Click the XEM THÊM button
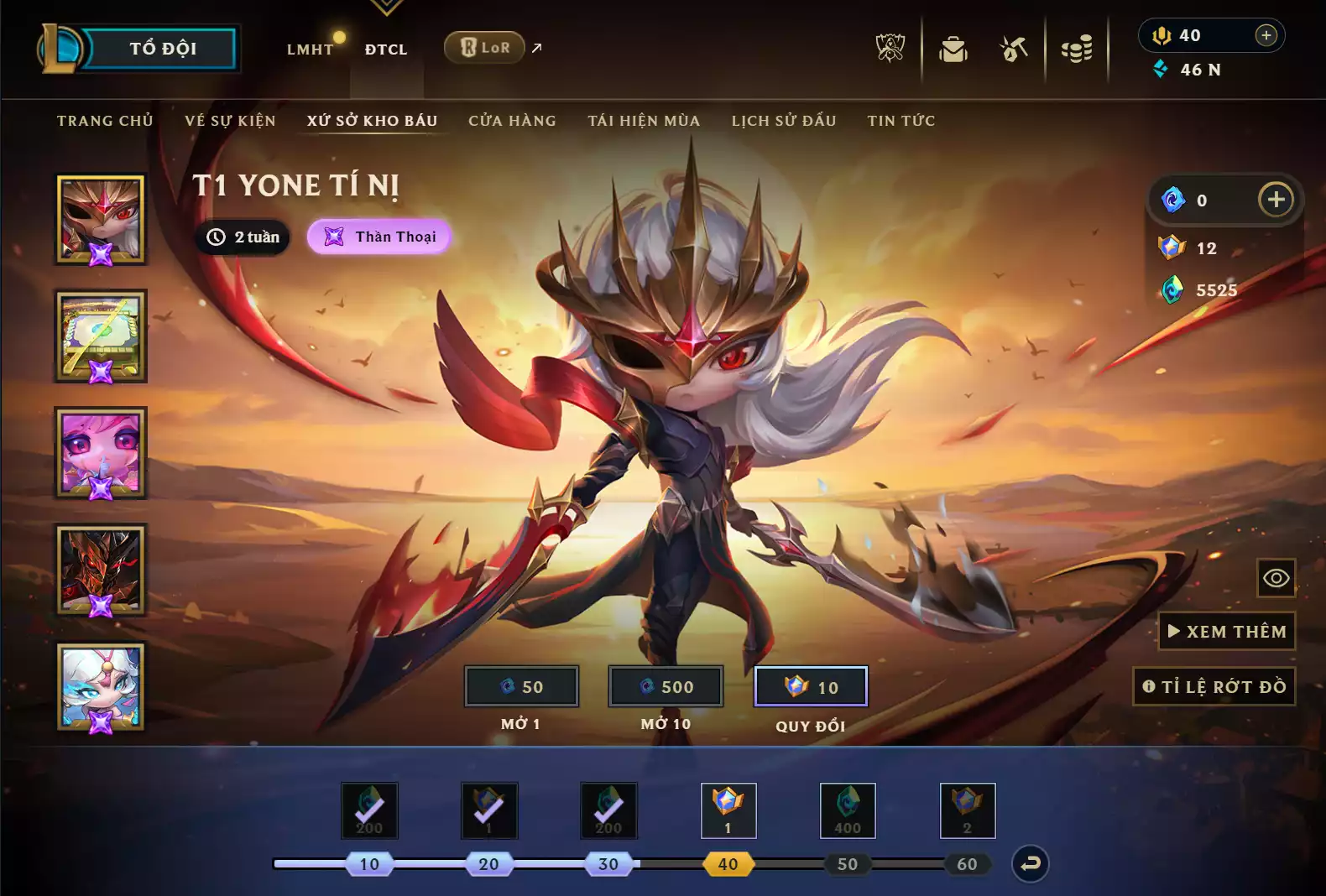The width and height of the screenshot is (1326, 896). (1226, 631)
